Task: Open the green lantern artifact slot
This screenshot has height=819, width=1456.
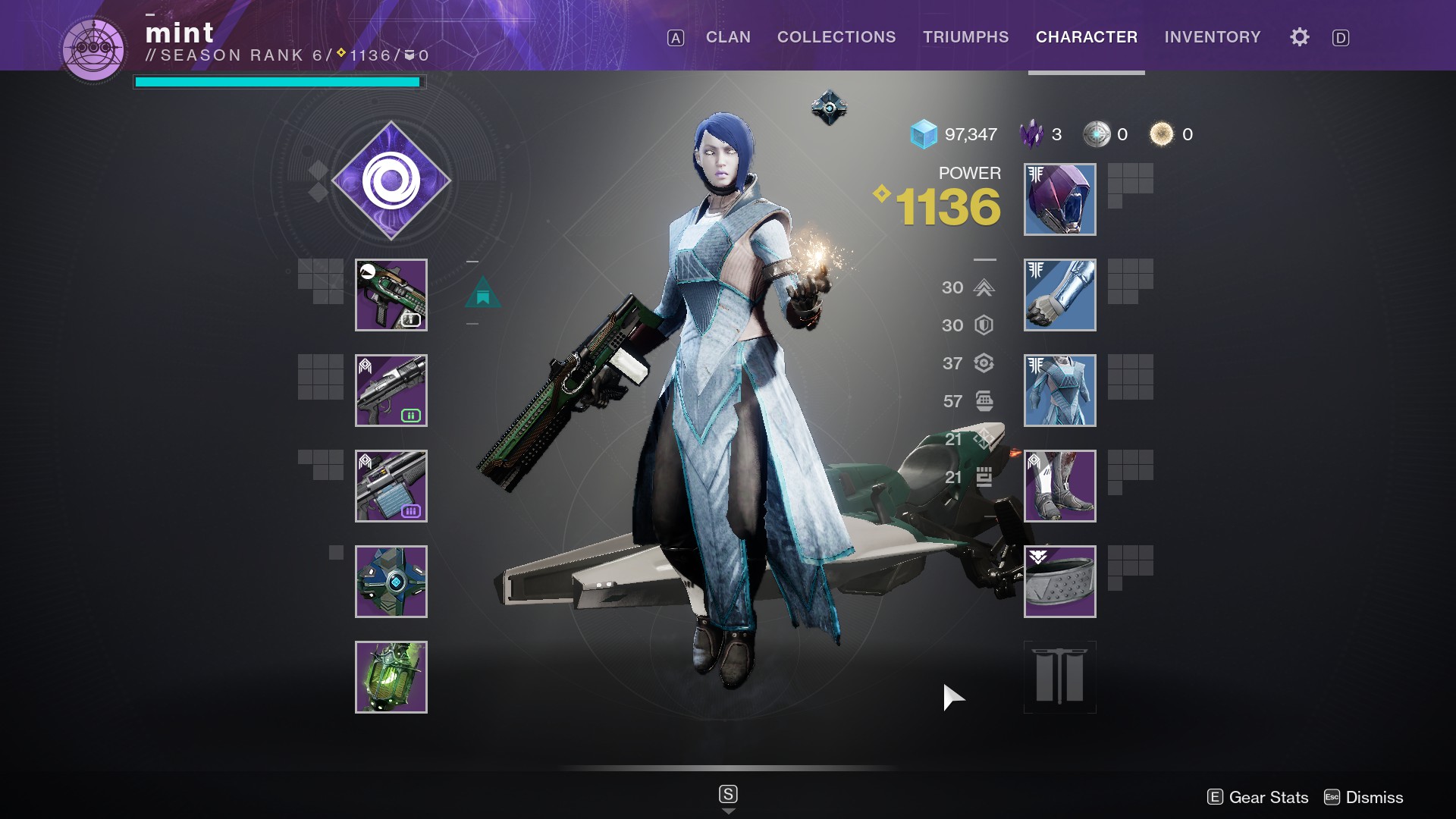Action: (391, 677)
